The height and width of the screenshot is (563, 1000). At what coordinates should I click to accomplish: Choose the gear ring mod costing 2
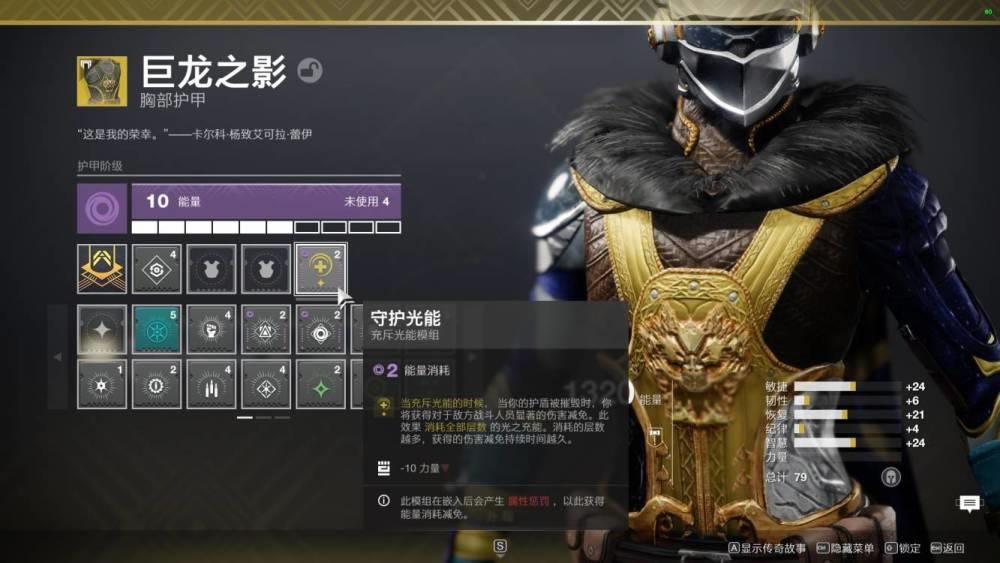157,385
